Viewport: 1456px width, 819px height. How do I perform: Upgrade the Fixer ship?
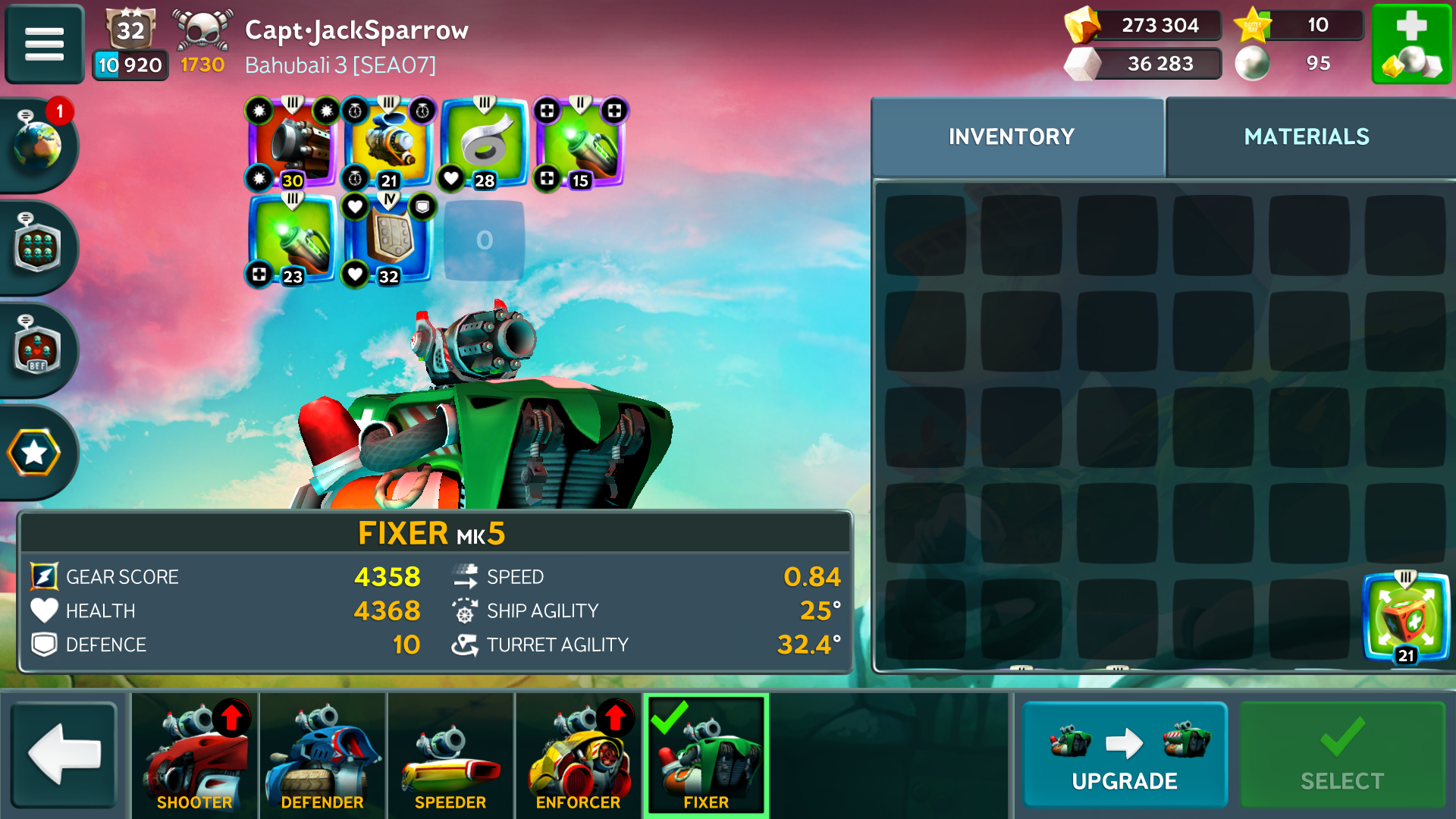(1125, 755)
